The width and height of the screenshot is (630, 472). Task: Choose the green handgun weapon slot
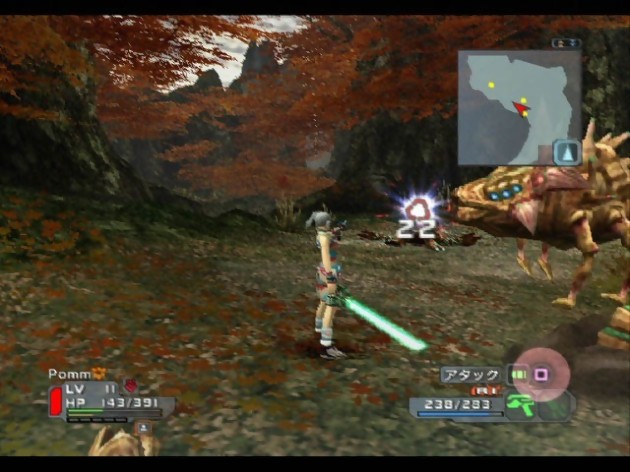[x=520, y=406]
